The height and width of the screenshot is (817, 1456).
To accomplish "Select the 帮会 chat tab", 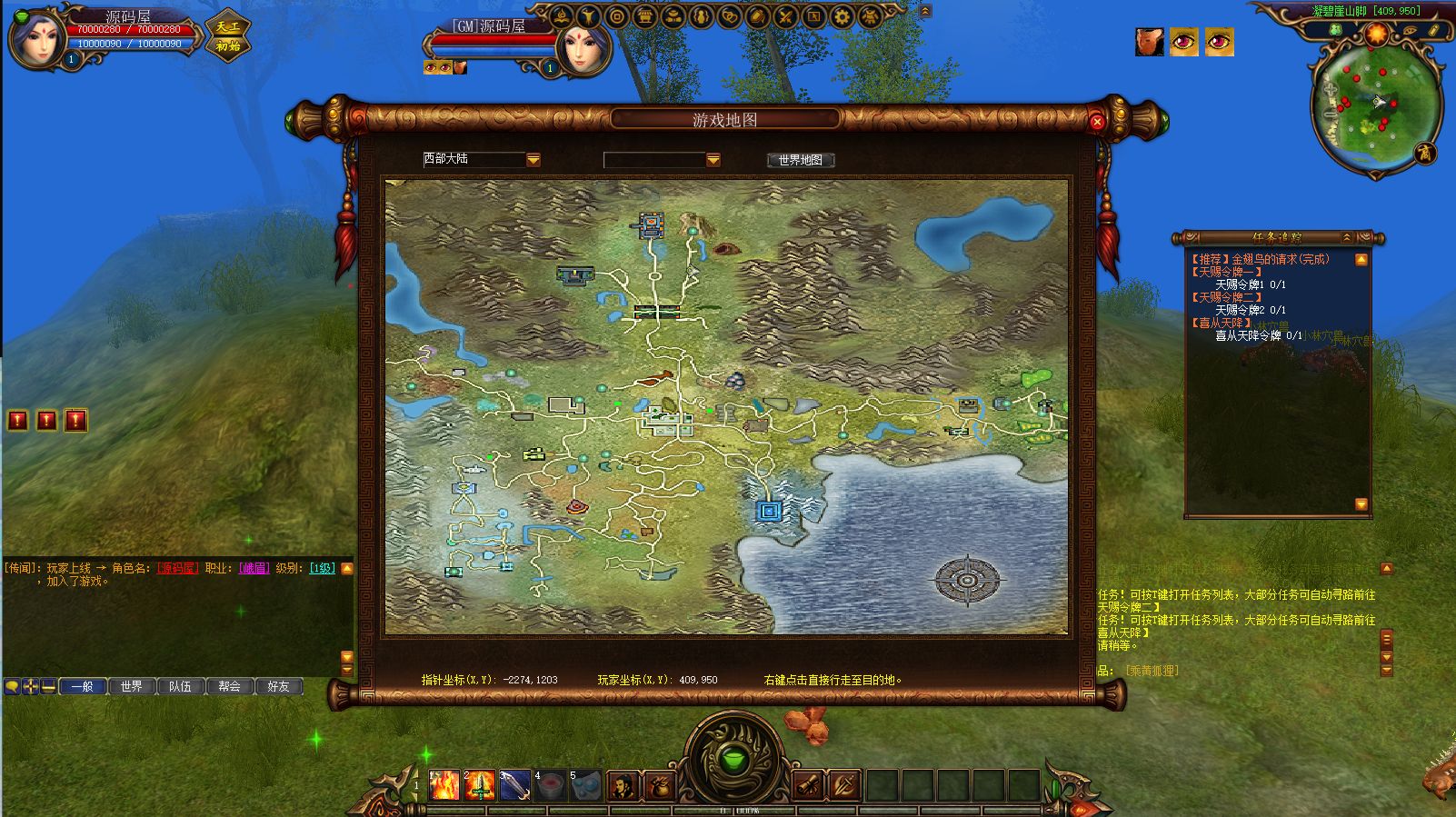I will [x=229, y=687].
